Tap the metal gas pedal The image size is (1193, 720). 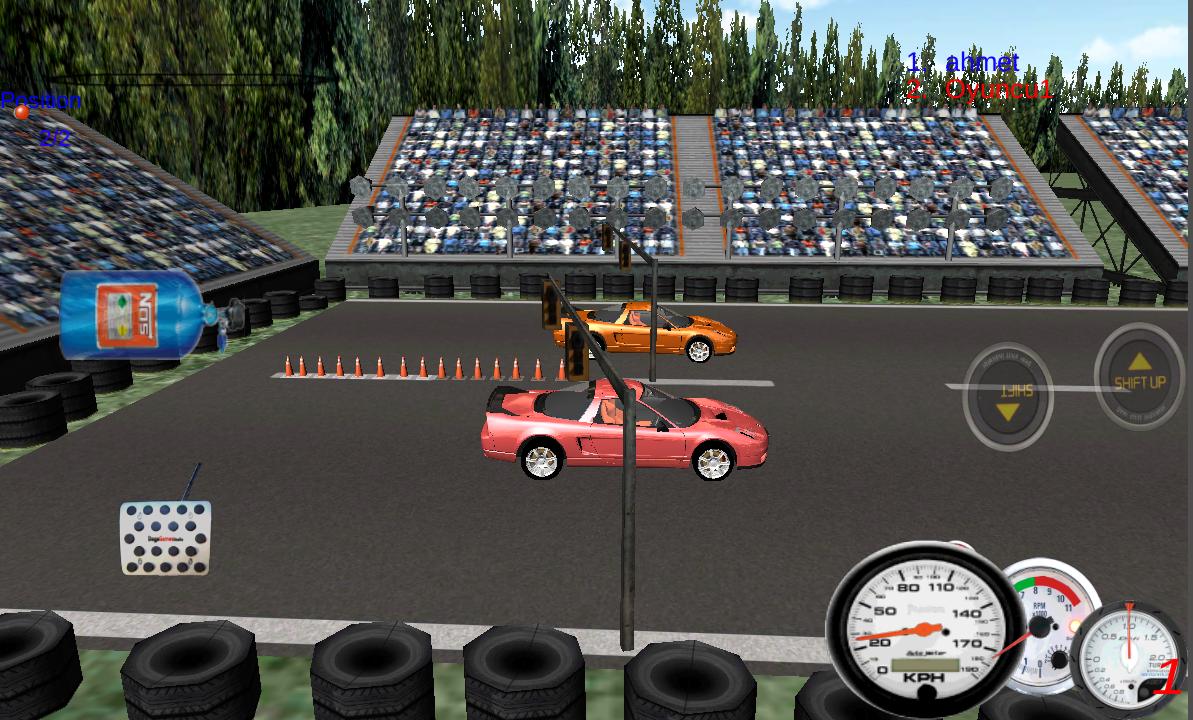(x=165, y=538)
